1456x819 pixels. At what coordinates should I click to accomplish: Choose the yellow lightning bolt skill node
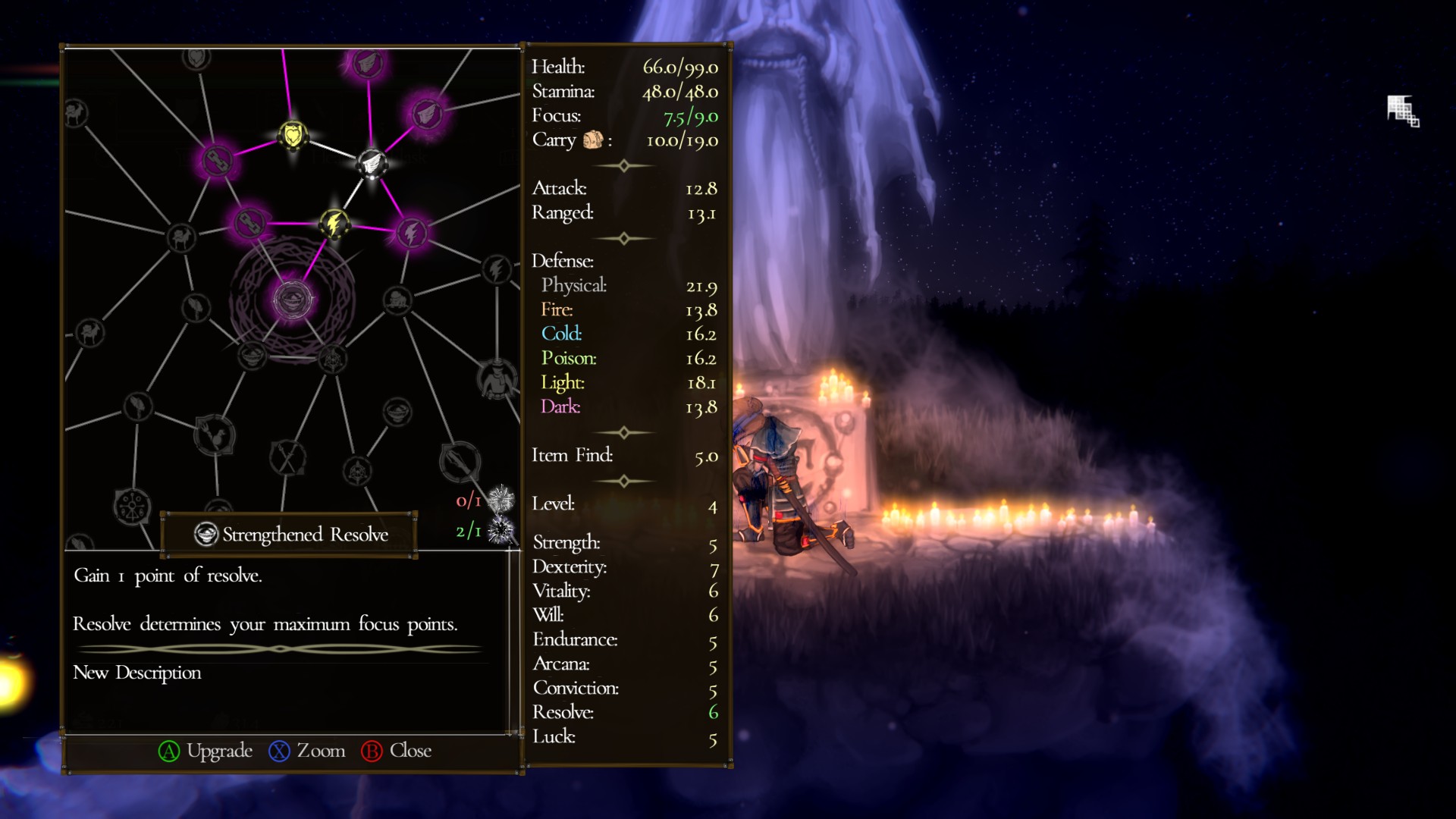tap(334, 224)
